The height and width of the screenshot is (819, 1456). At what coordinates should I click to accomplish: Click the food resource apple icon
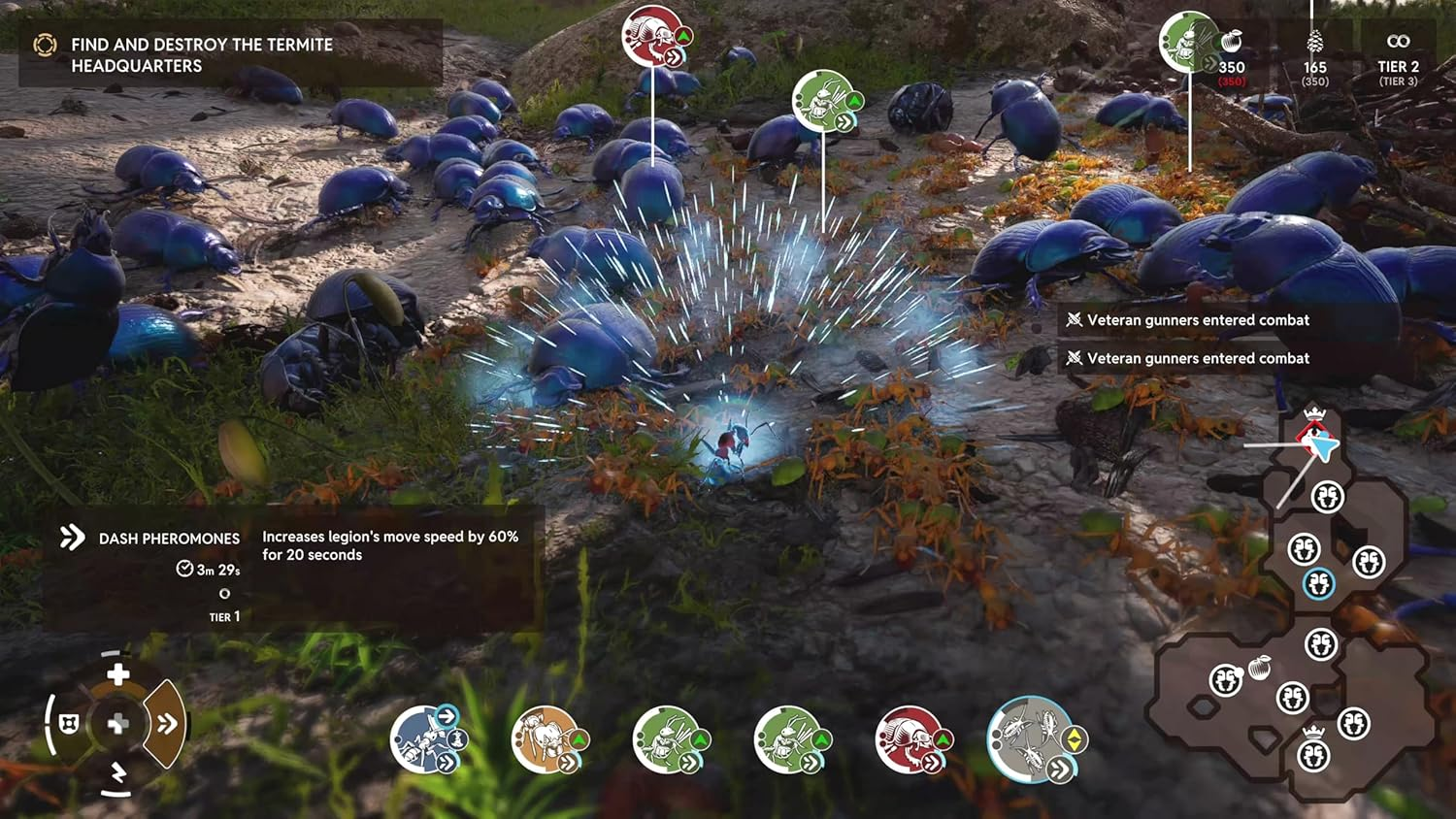(x=1231, y=42)
